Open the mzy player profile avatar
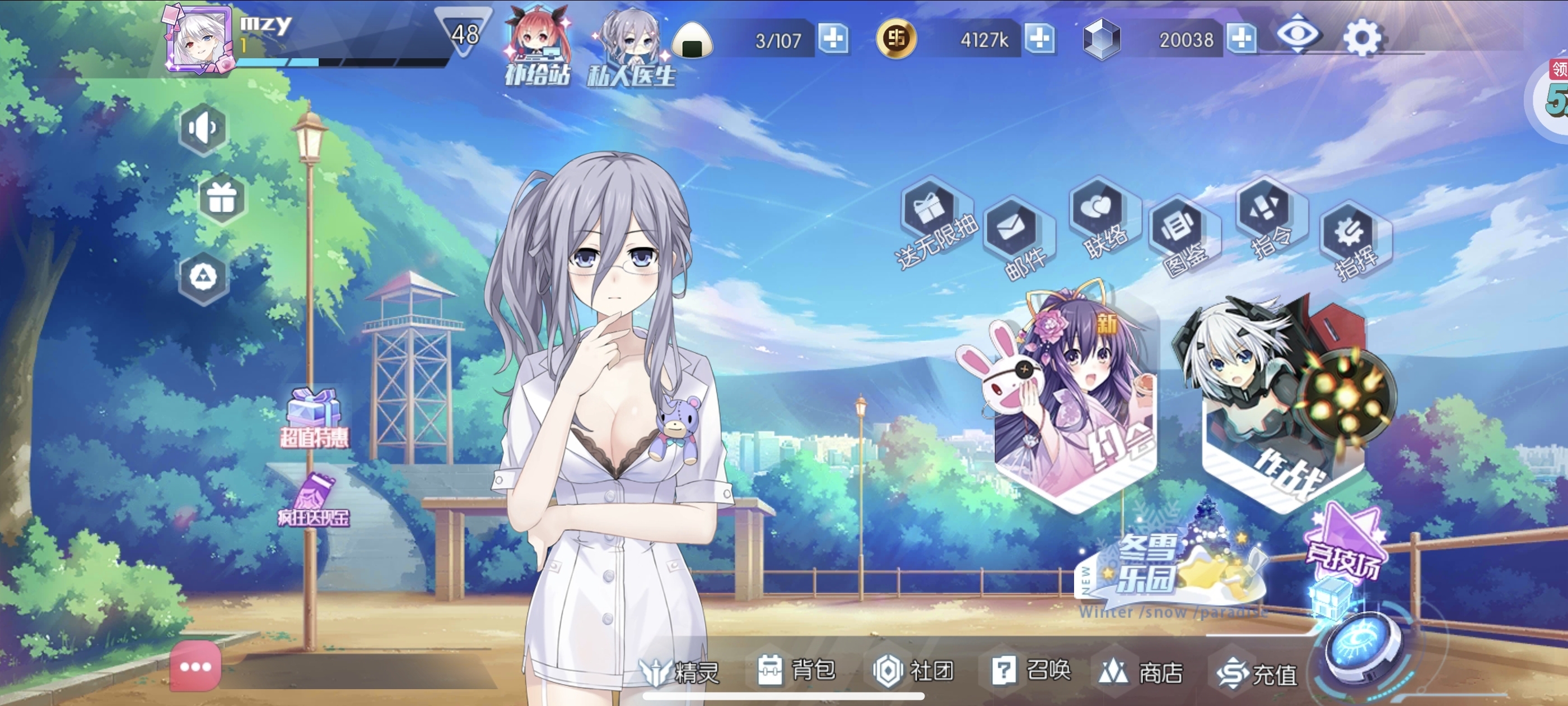Image resolution: width=1568 pixels, height=706 pixels. (x=200, y=40)
